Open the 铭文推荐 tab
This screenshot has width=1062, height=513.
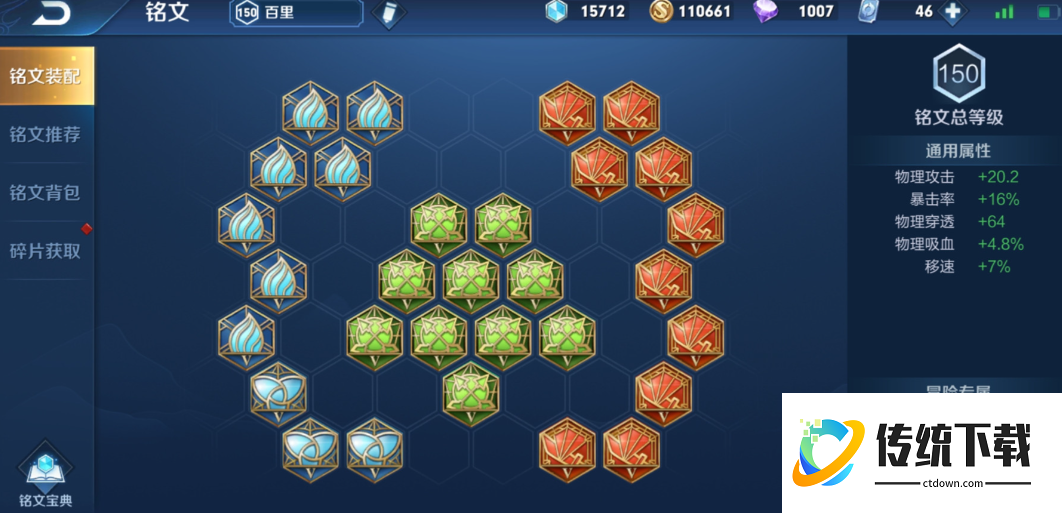pyautogui.click(x=46, y=134)
